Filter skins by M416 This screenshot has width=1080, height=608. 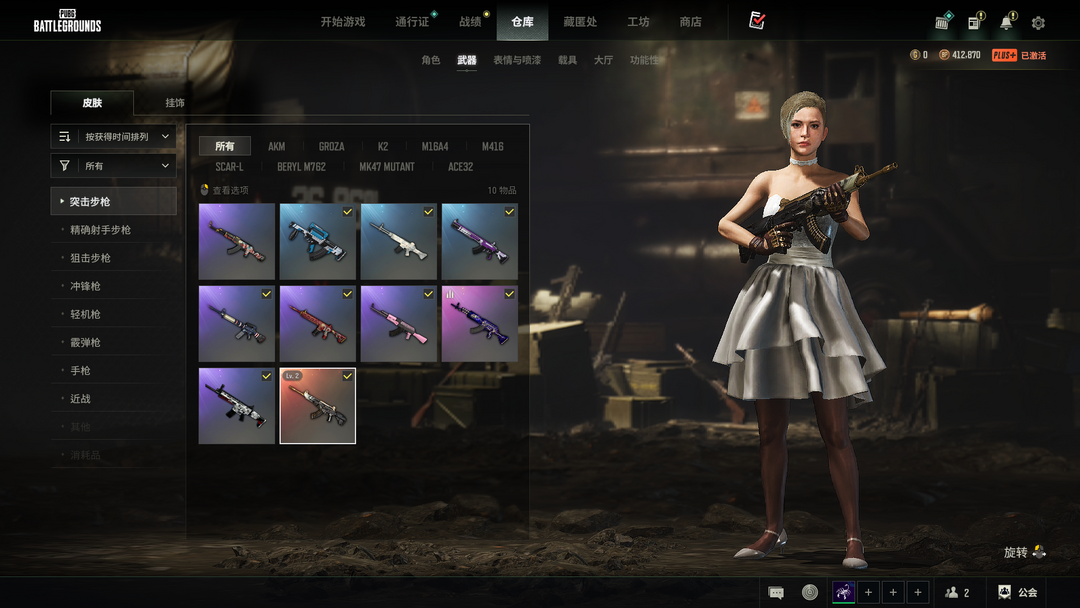tap(492, 146)
